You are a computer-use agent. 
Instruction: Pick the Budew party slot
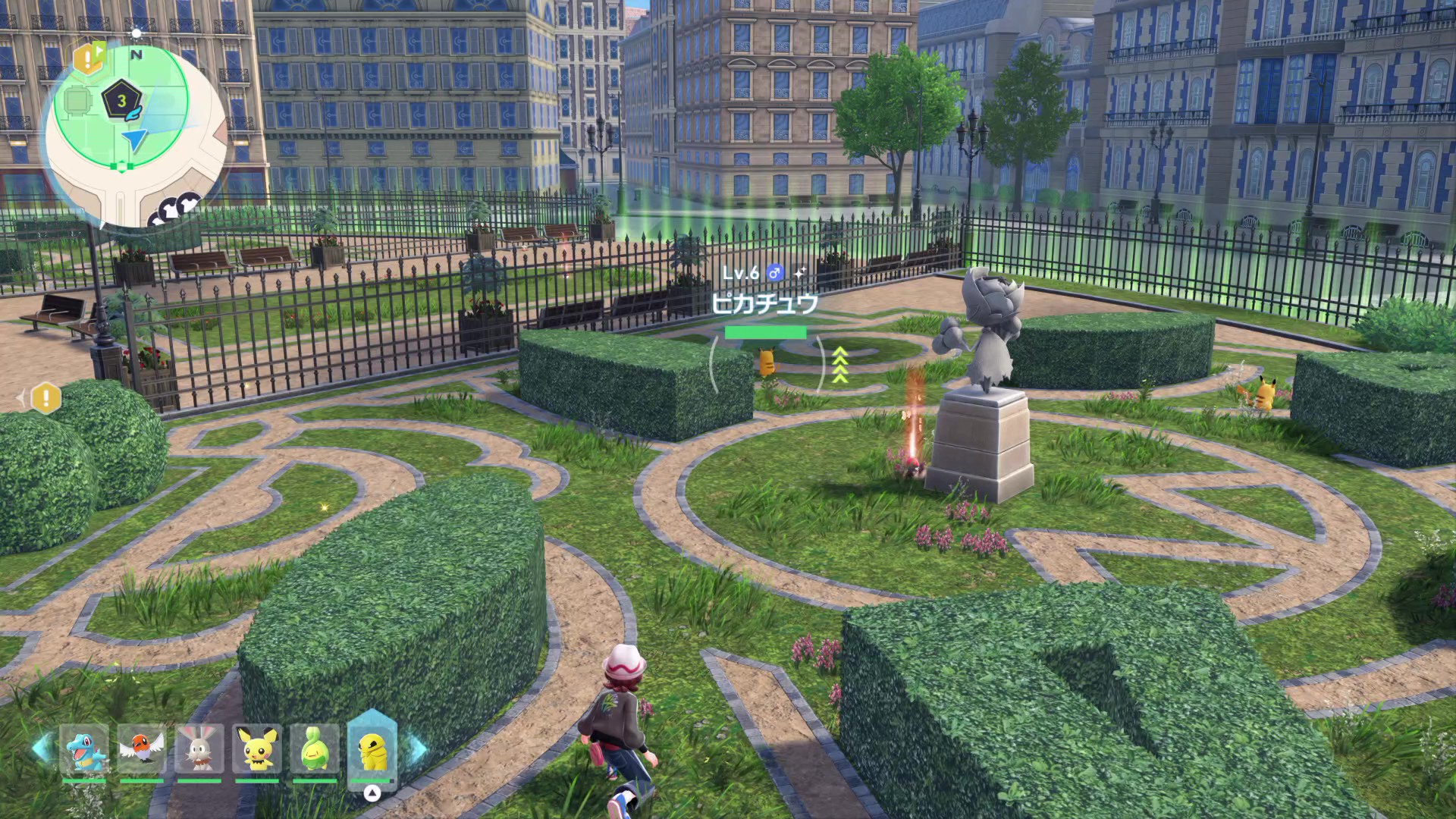pyautogui.click(x=315, y=749)
